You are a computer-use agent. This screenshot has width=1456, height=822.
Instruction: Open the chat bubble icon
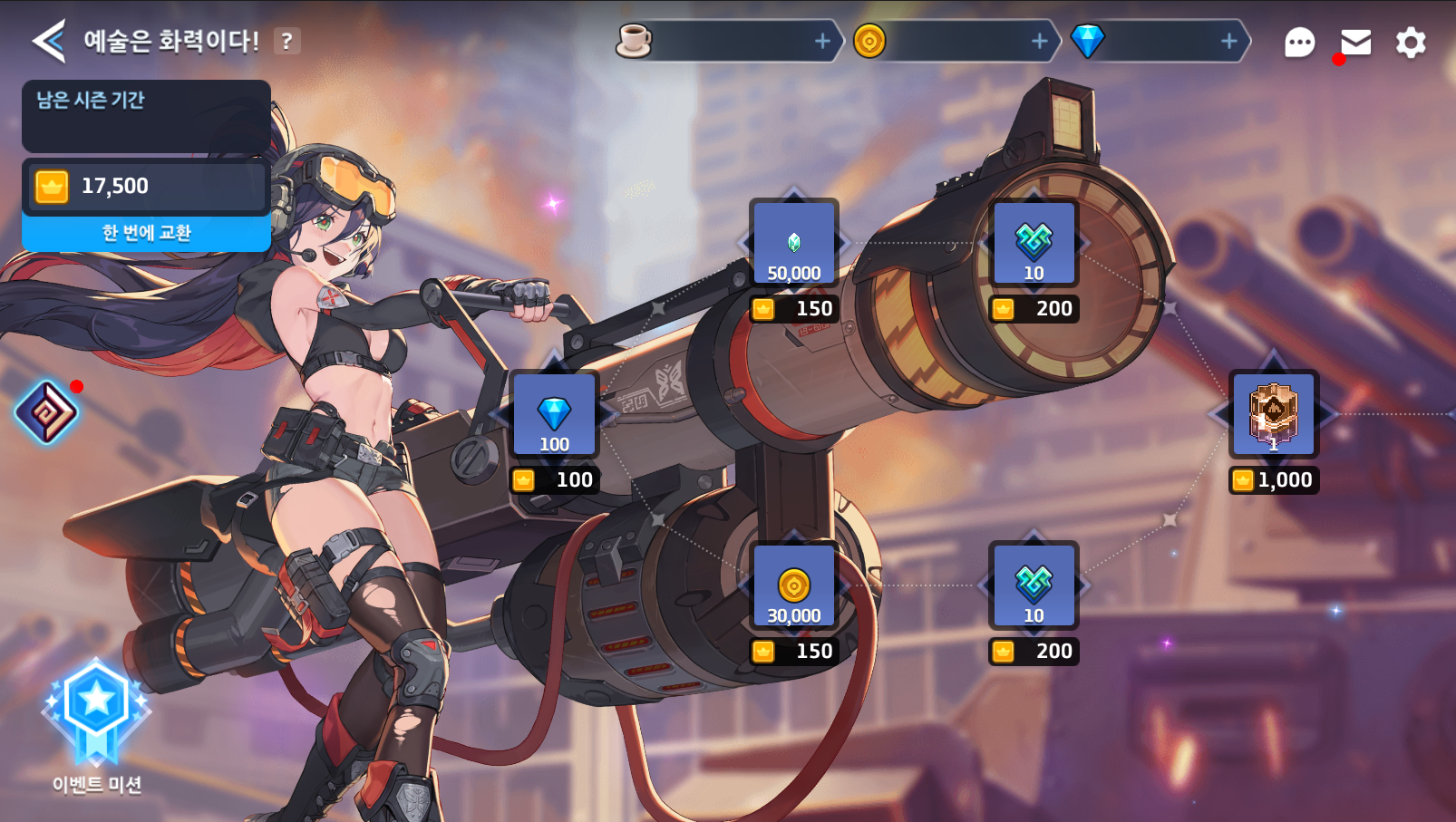1299,42
